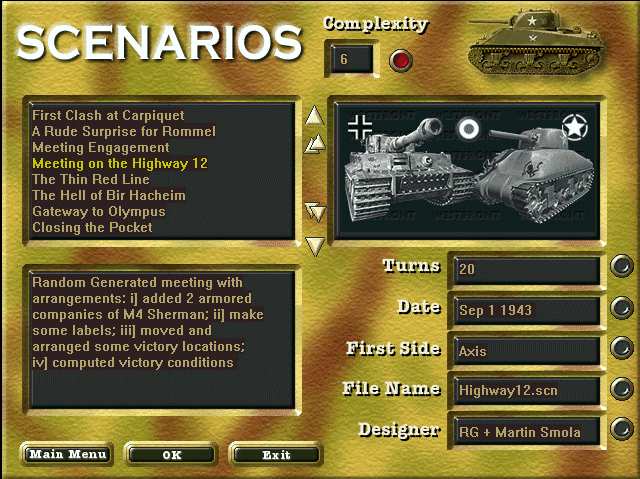Click the Exit button

(276, 455)
